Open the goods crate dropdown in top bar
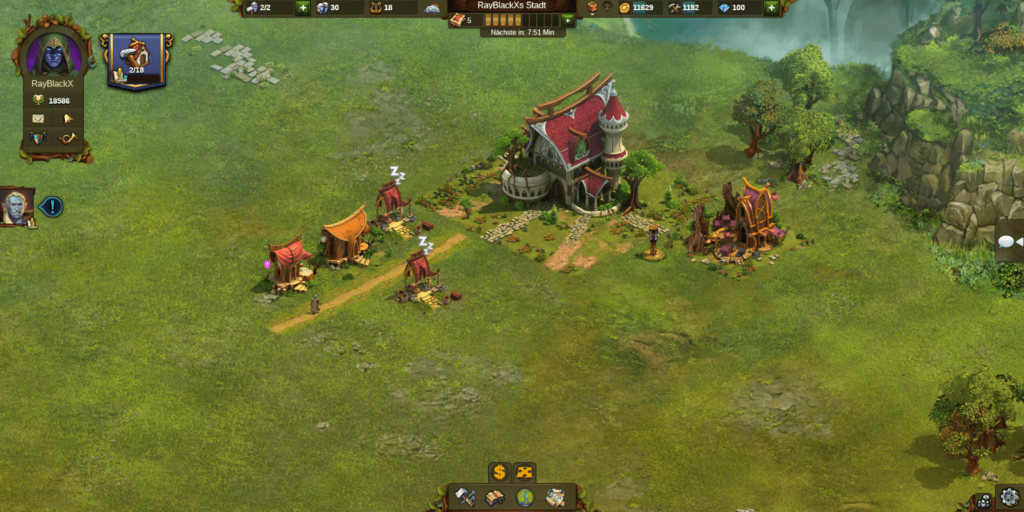This screenshot has height=512, width=1024. tap(592, 7)
